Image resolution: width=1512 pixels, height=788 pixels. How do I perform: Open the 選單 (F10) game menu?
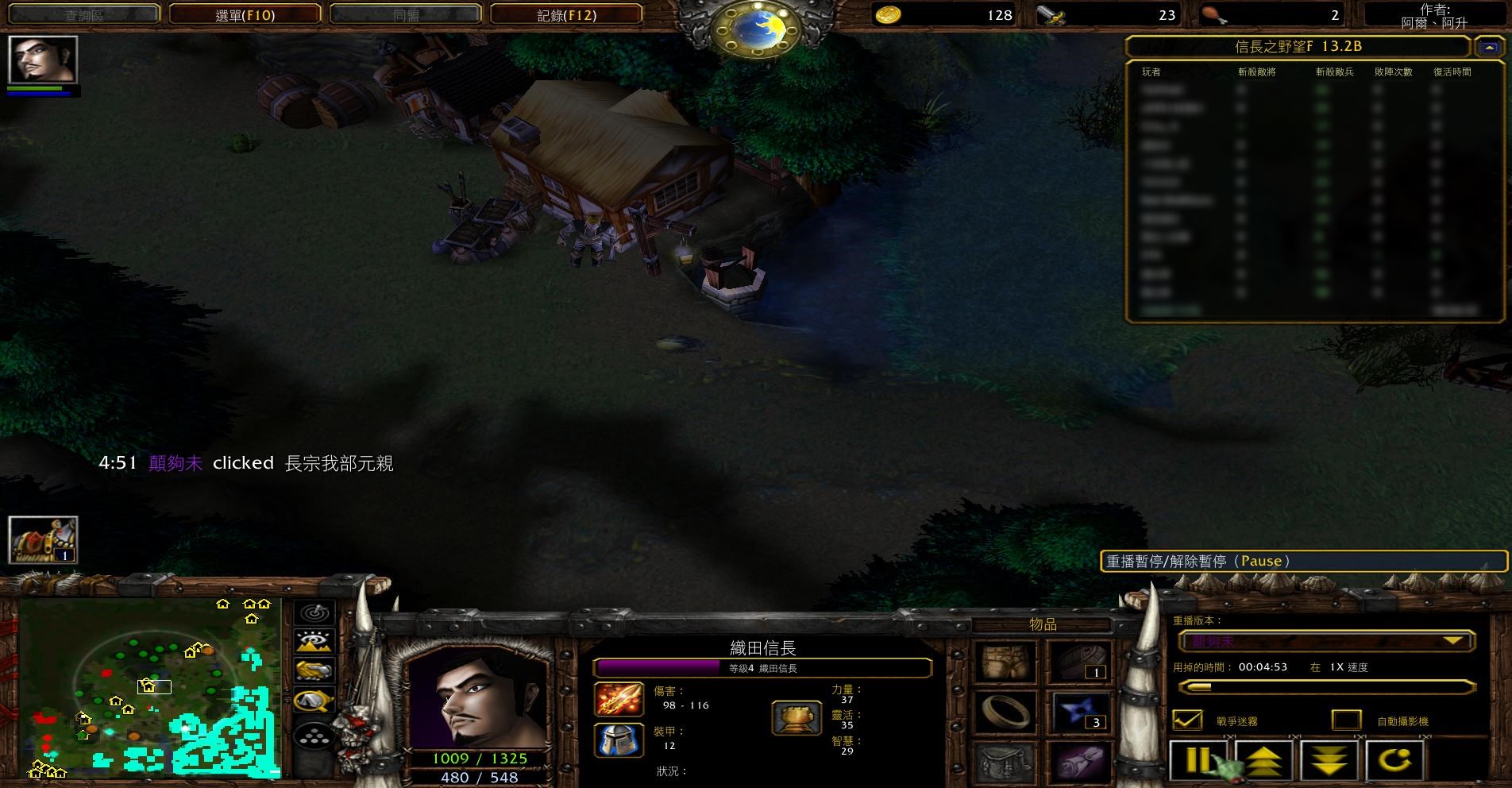(245, 14)
